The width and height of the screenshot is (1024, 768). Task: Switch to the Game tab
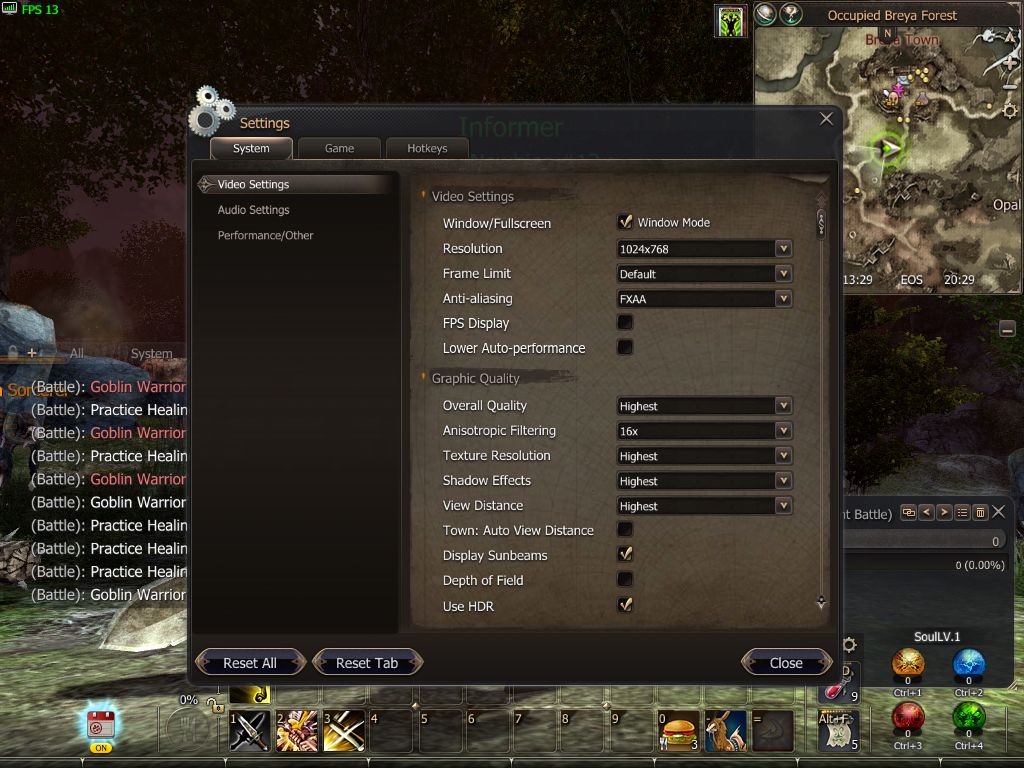[339, 148]
